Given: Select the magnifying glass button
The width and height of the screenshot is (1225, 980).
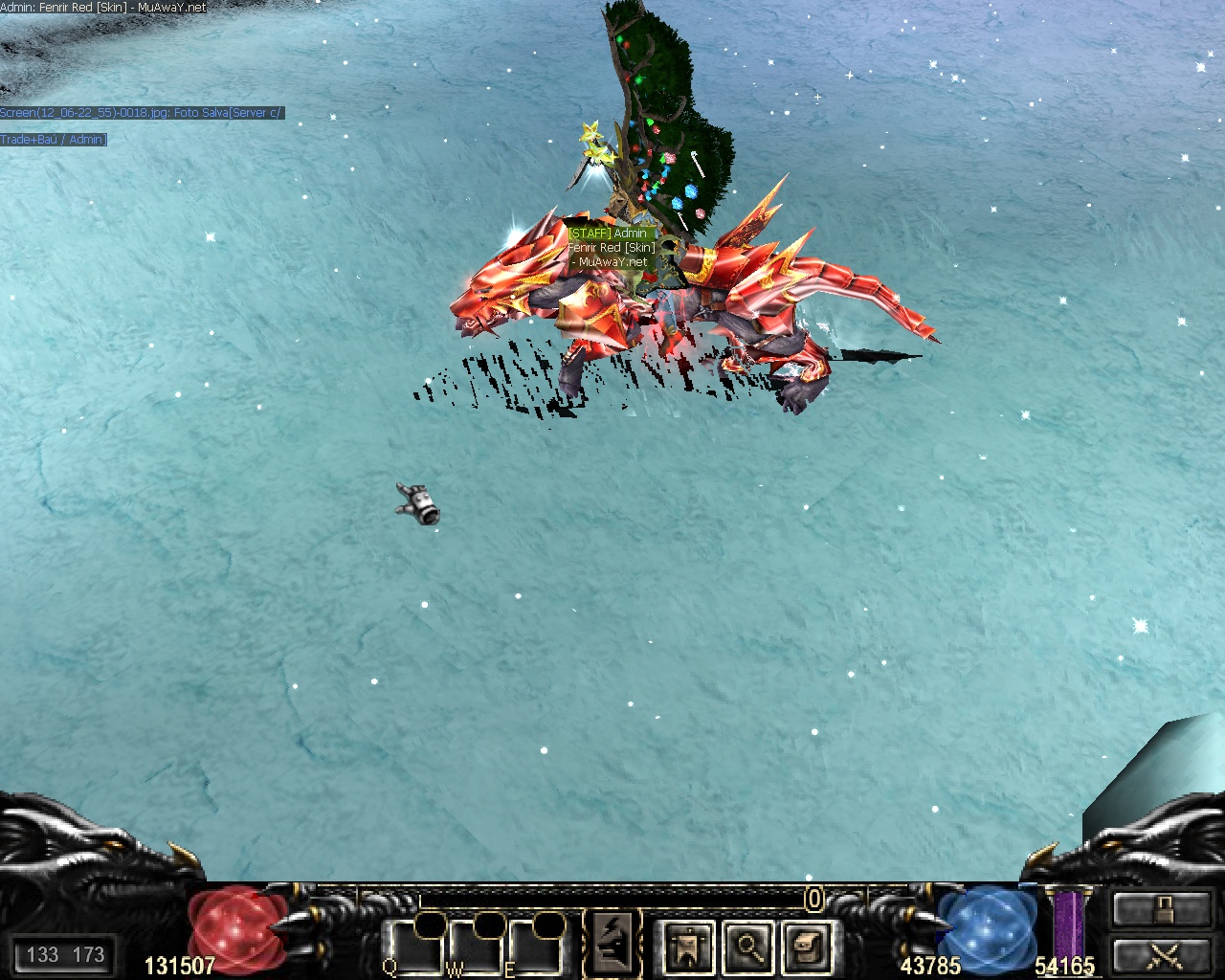Looking at the screenshot, I should pos(748,947).
